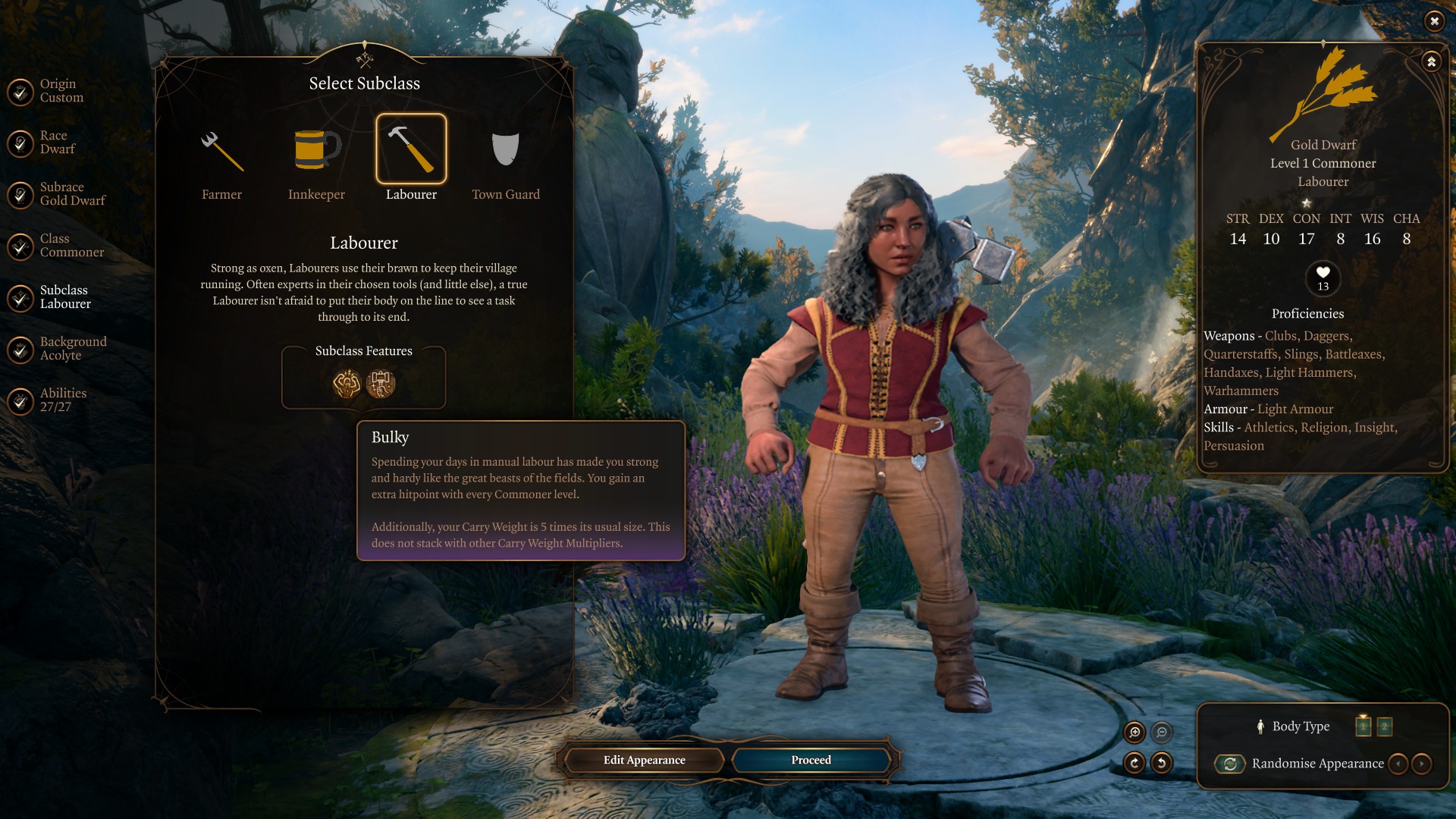Click the Proceed button
Screen dimensions: 1456x819
tap(811, 760)
